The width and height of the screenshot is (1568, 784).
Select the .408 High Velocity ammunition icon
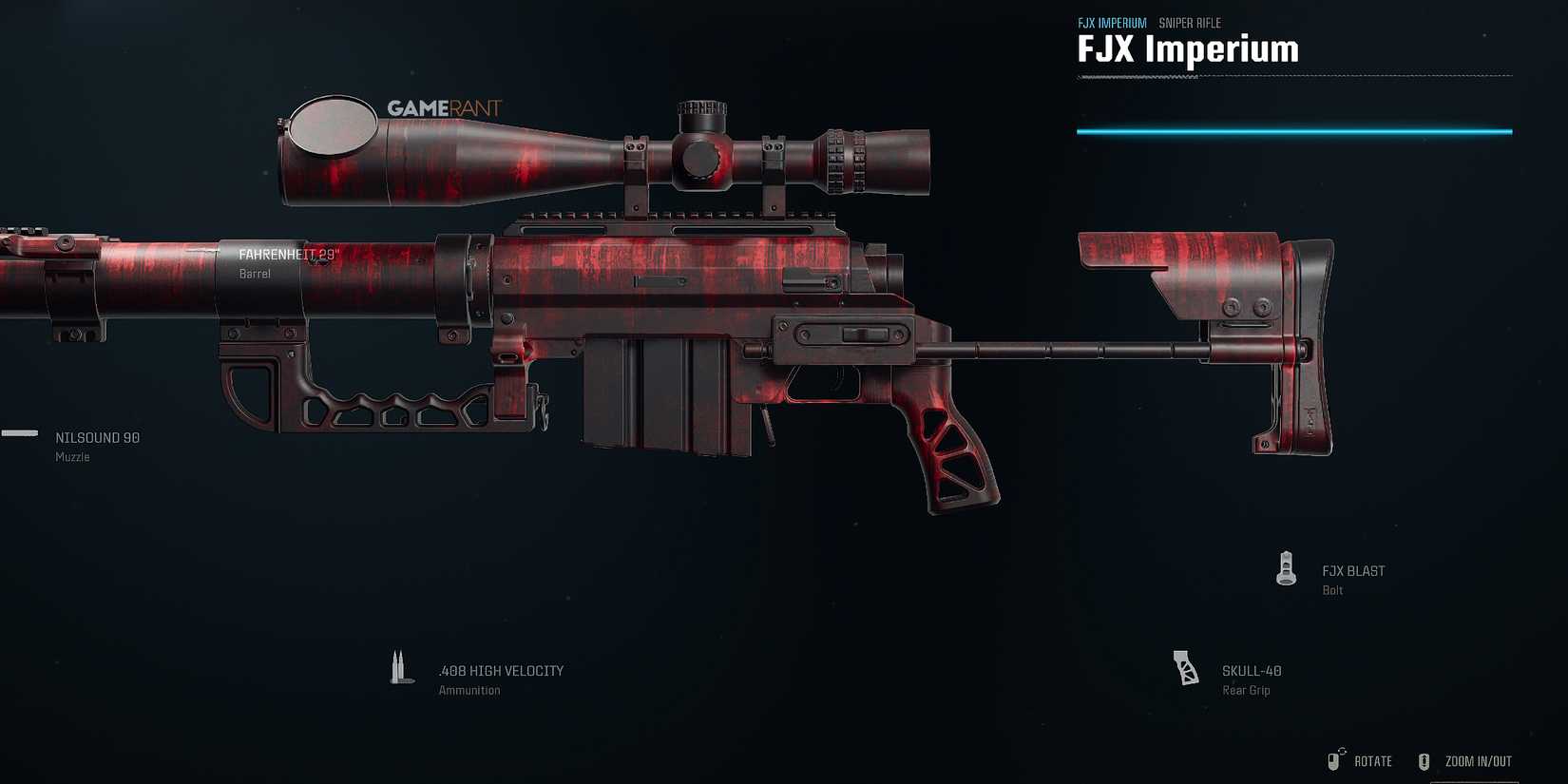[x=400, y=666]
